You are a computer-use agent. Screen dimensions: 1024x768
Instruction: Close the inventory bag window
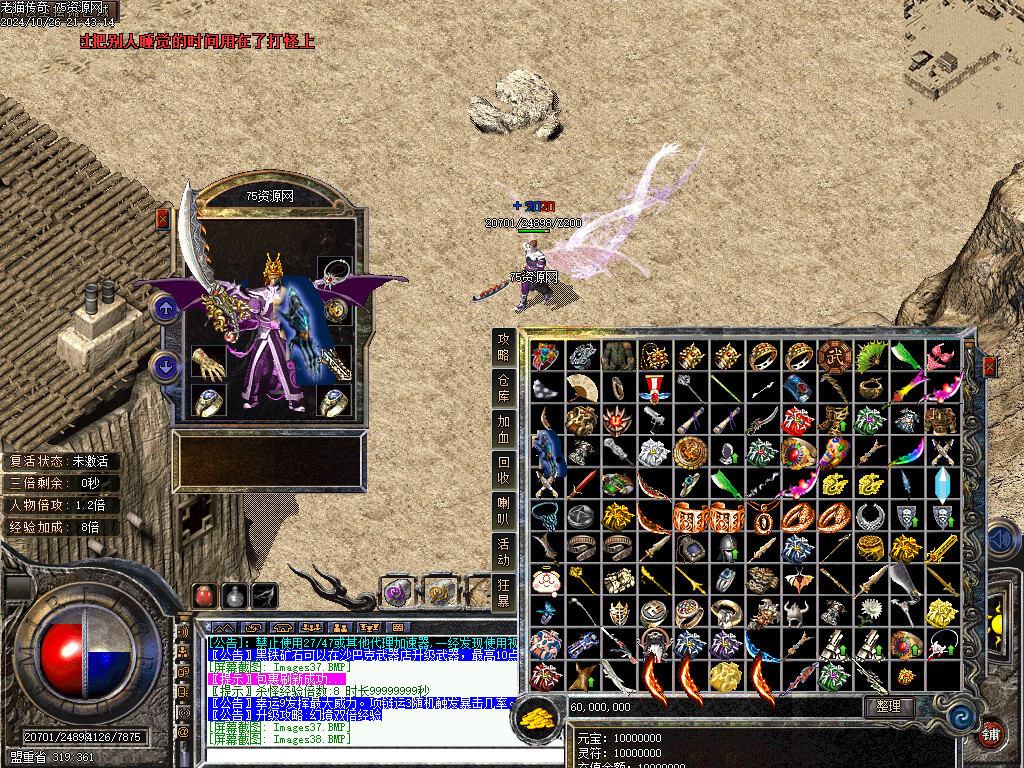(990, 367)
